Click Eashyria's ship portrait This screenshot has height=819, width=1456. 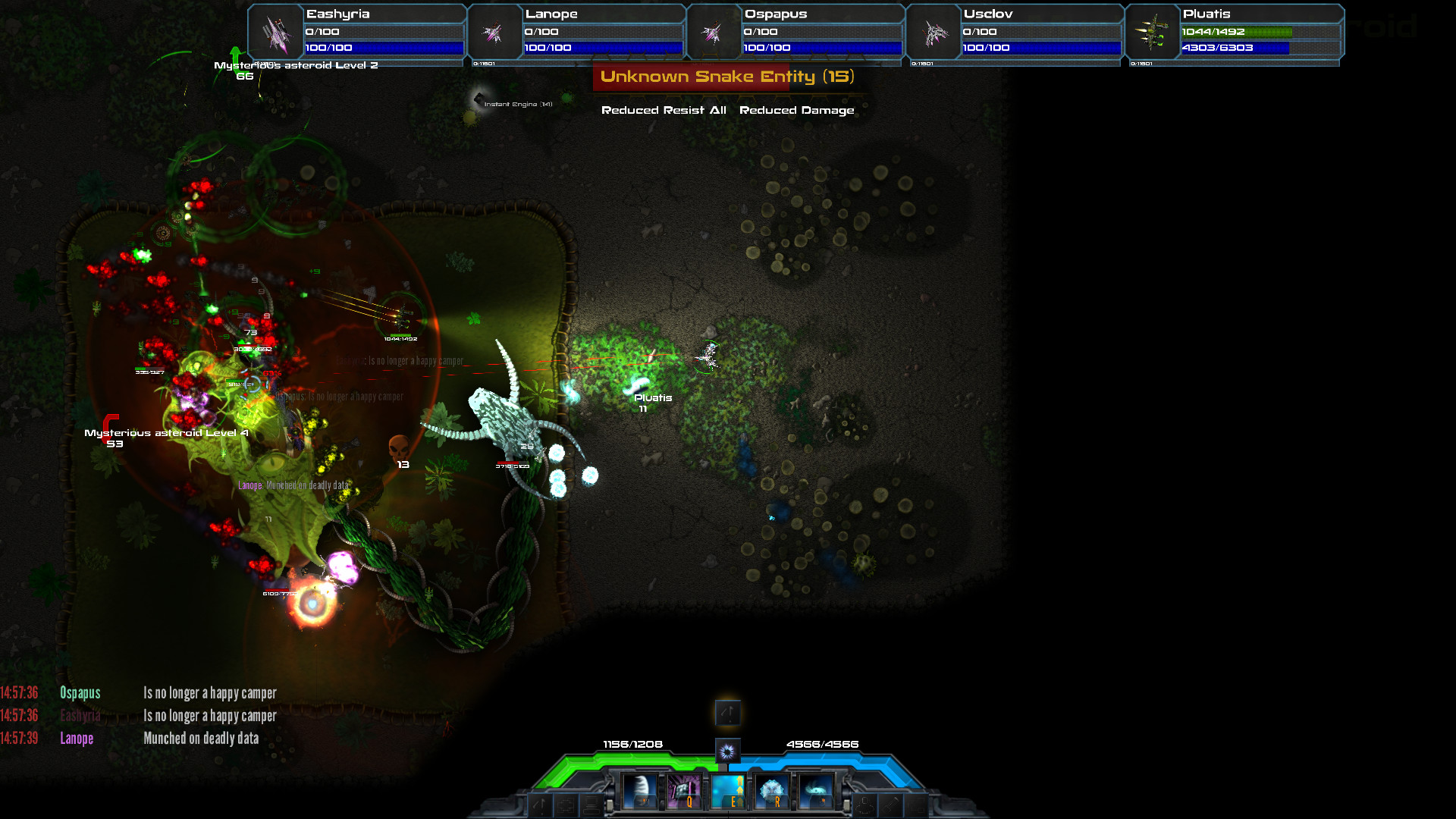[x=275, y=32]
